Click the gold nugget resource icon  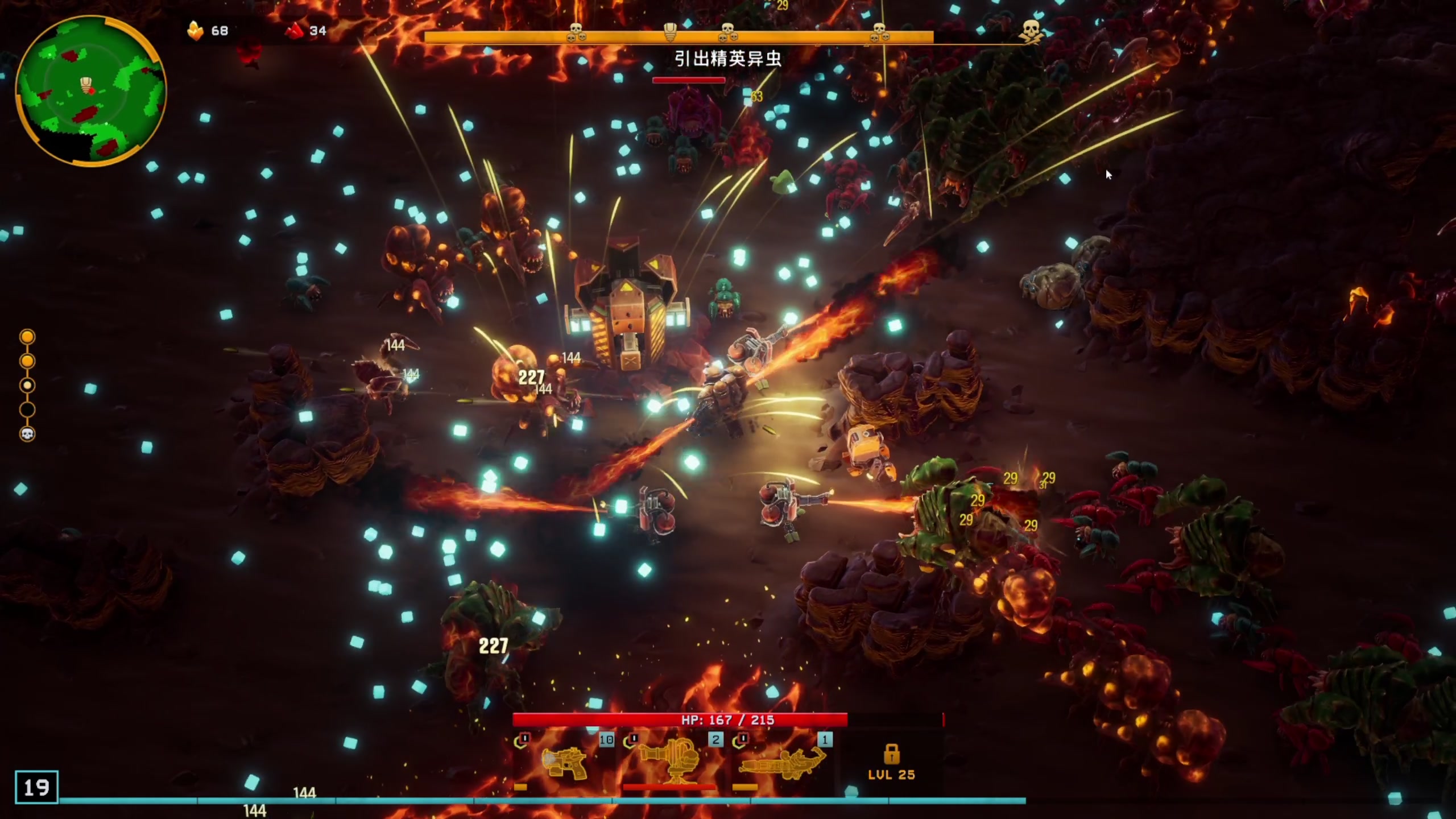[x=195, y=31]
